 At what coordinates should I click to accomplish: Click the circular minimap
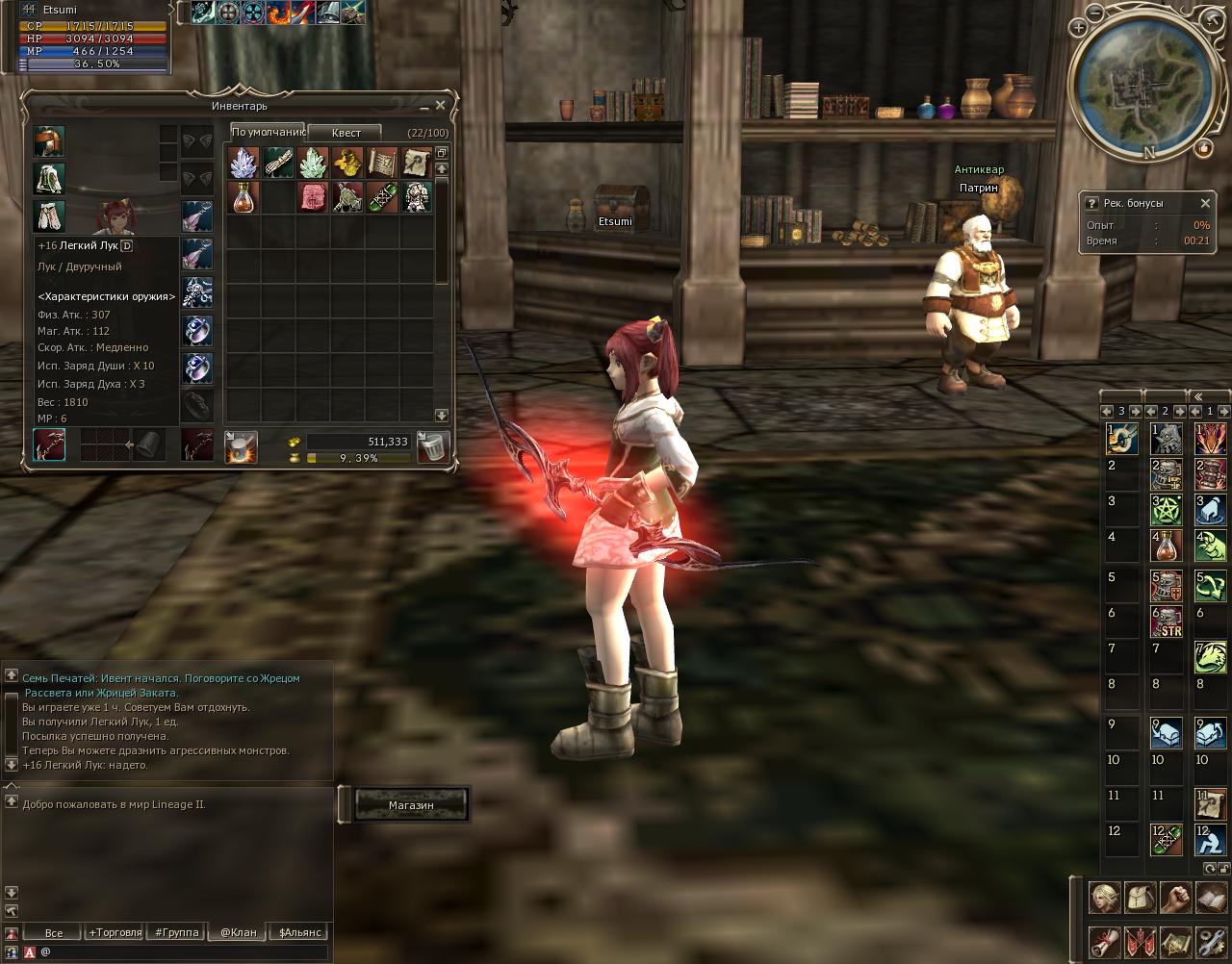[x=1141, y=82]
